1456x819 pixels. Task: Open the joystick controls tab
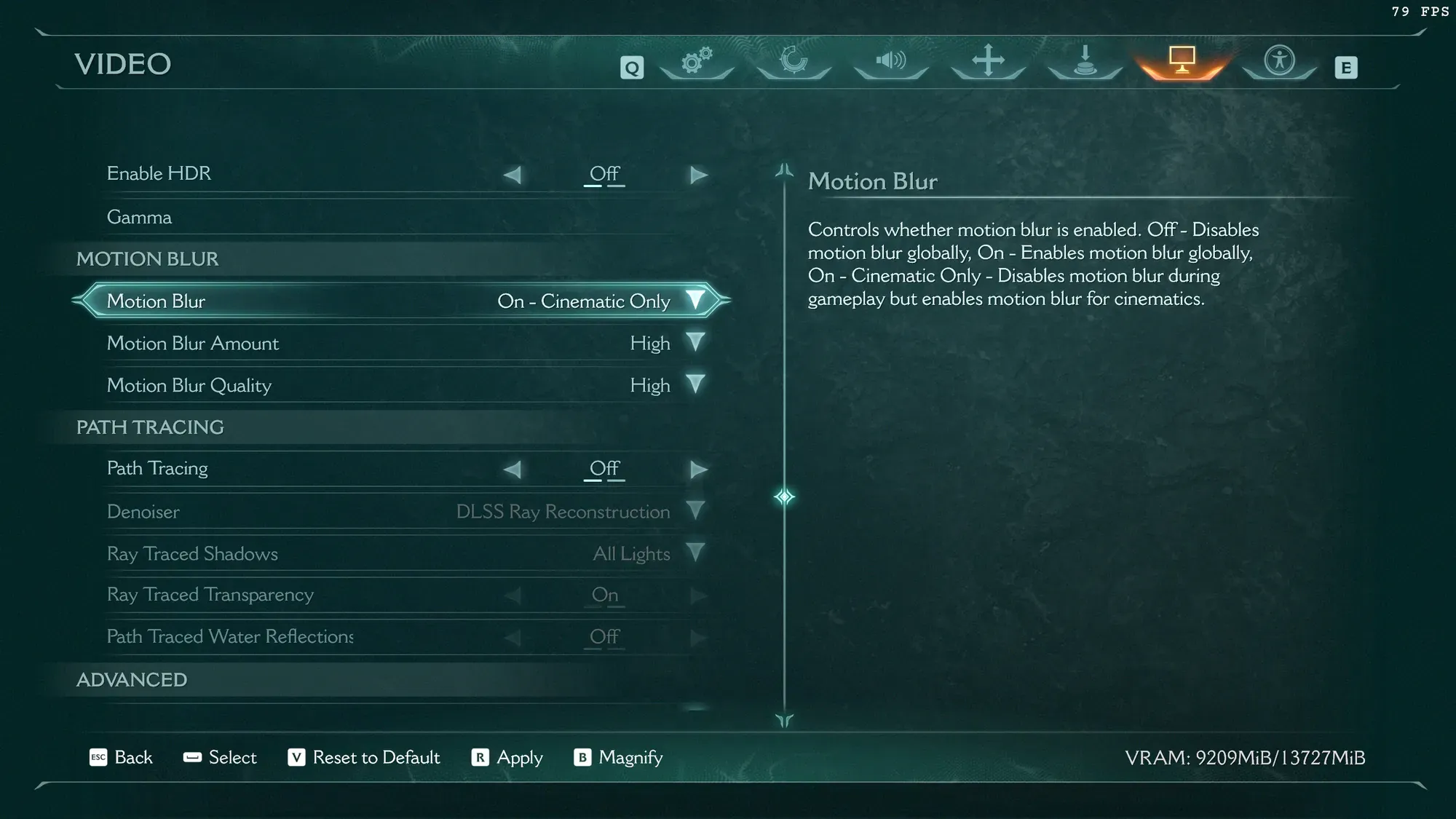click(1085, 61)
